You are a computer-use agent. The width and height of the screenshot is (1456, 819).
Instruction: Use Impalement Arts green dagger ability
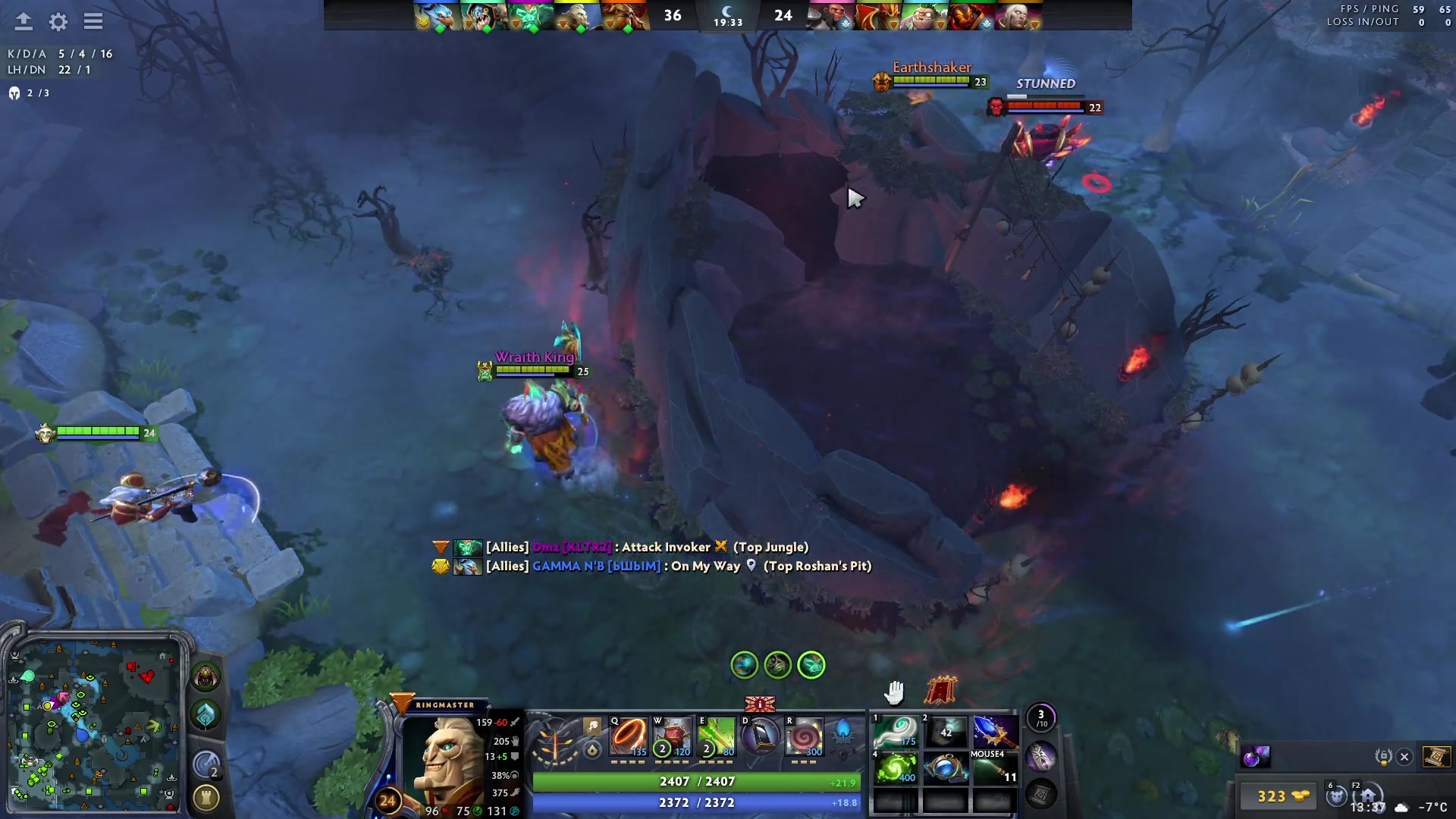point(716,737)
